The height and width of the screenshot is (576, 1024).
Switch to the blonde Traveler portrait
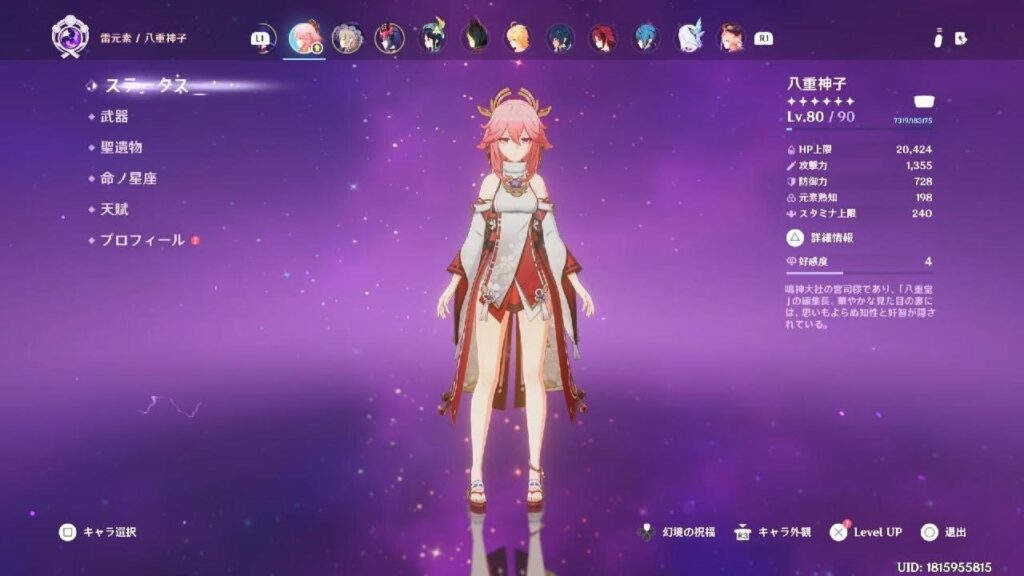517,38
